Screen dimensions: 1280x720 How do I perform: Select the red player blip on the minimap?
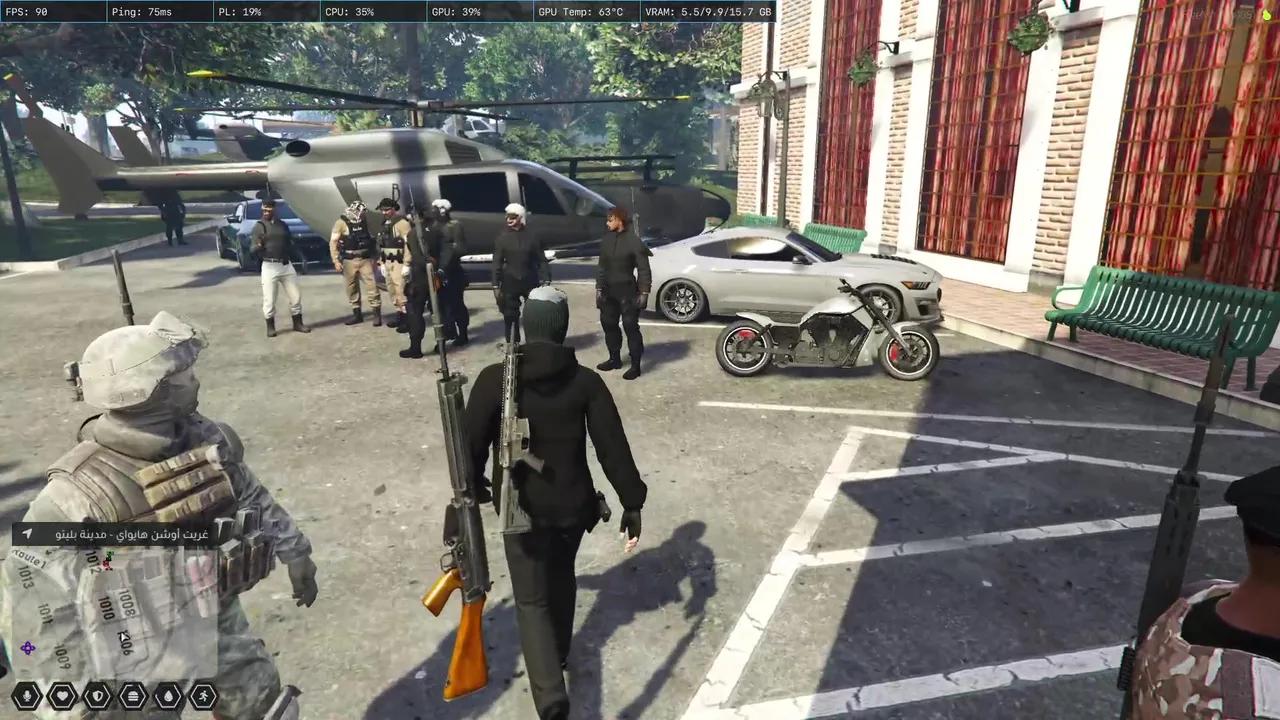pyautogui.click(x=105, y=564)
